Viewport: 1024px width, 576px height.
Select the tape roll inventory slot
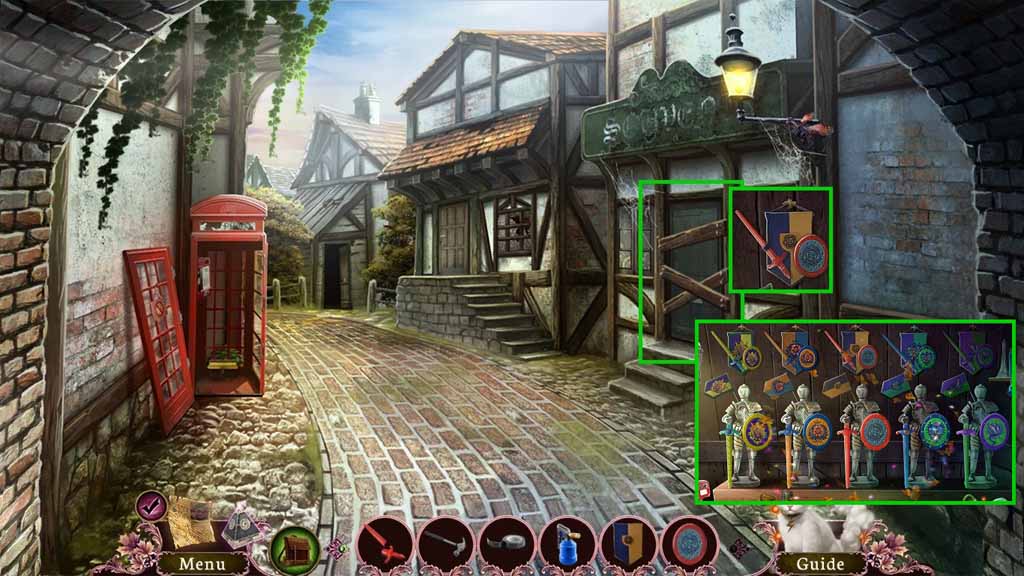(x=507, y=543)
